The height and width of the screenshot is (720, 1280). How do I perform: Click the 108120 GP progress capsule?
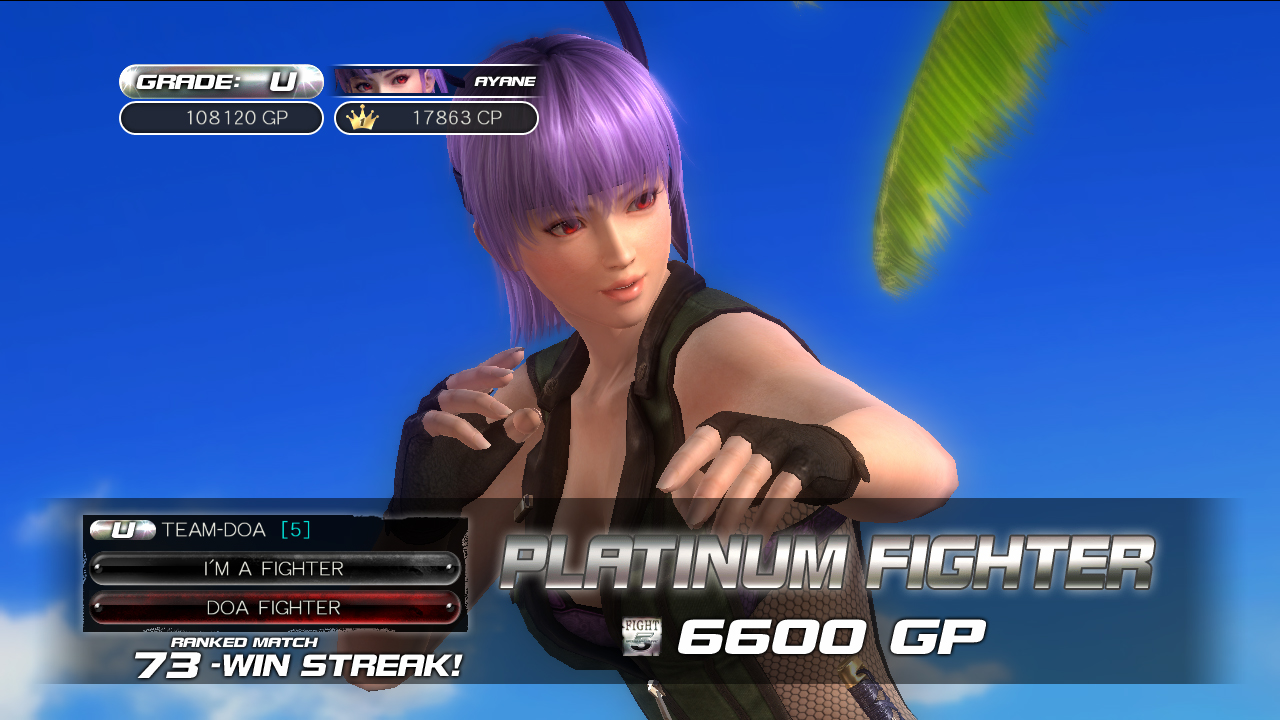point(218,118)
